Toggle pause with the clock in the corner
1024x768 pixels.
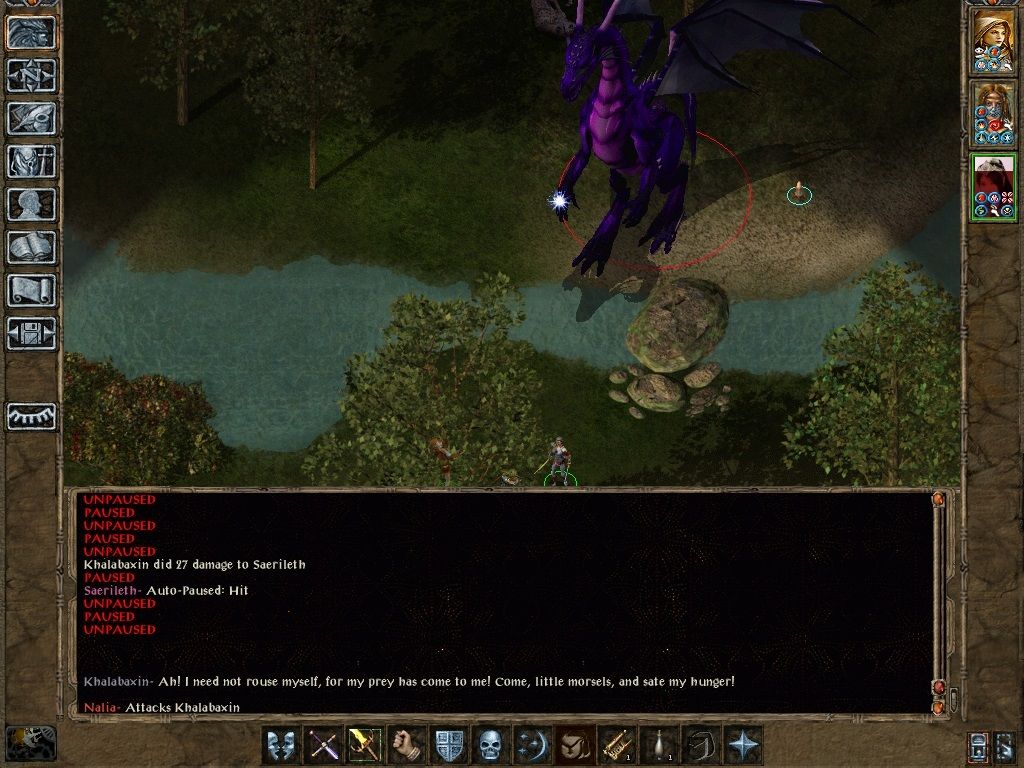30,743
